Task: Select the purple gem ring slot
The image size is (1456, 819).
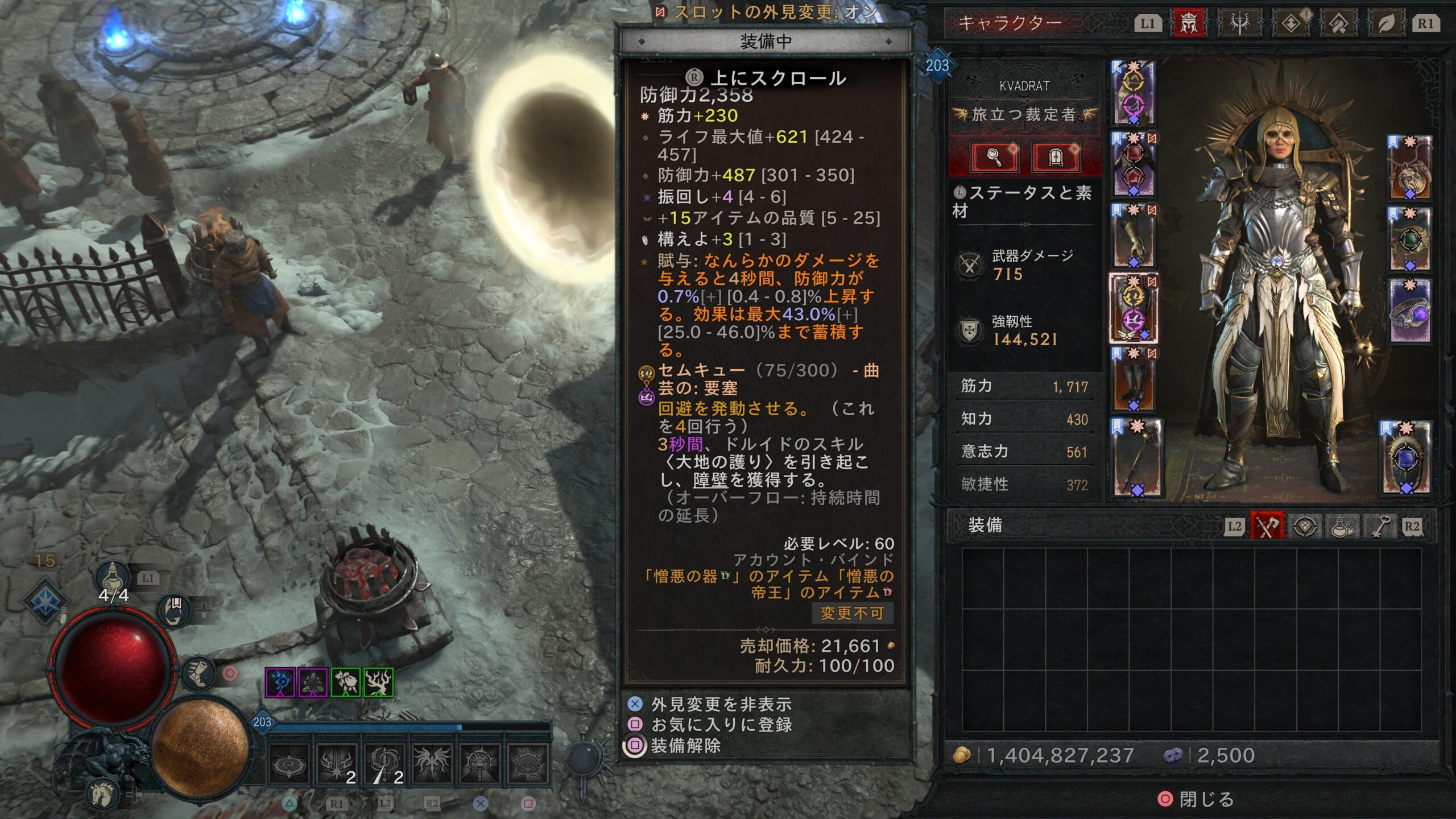Action: tap(1410, 310)
